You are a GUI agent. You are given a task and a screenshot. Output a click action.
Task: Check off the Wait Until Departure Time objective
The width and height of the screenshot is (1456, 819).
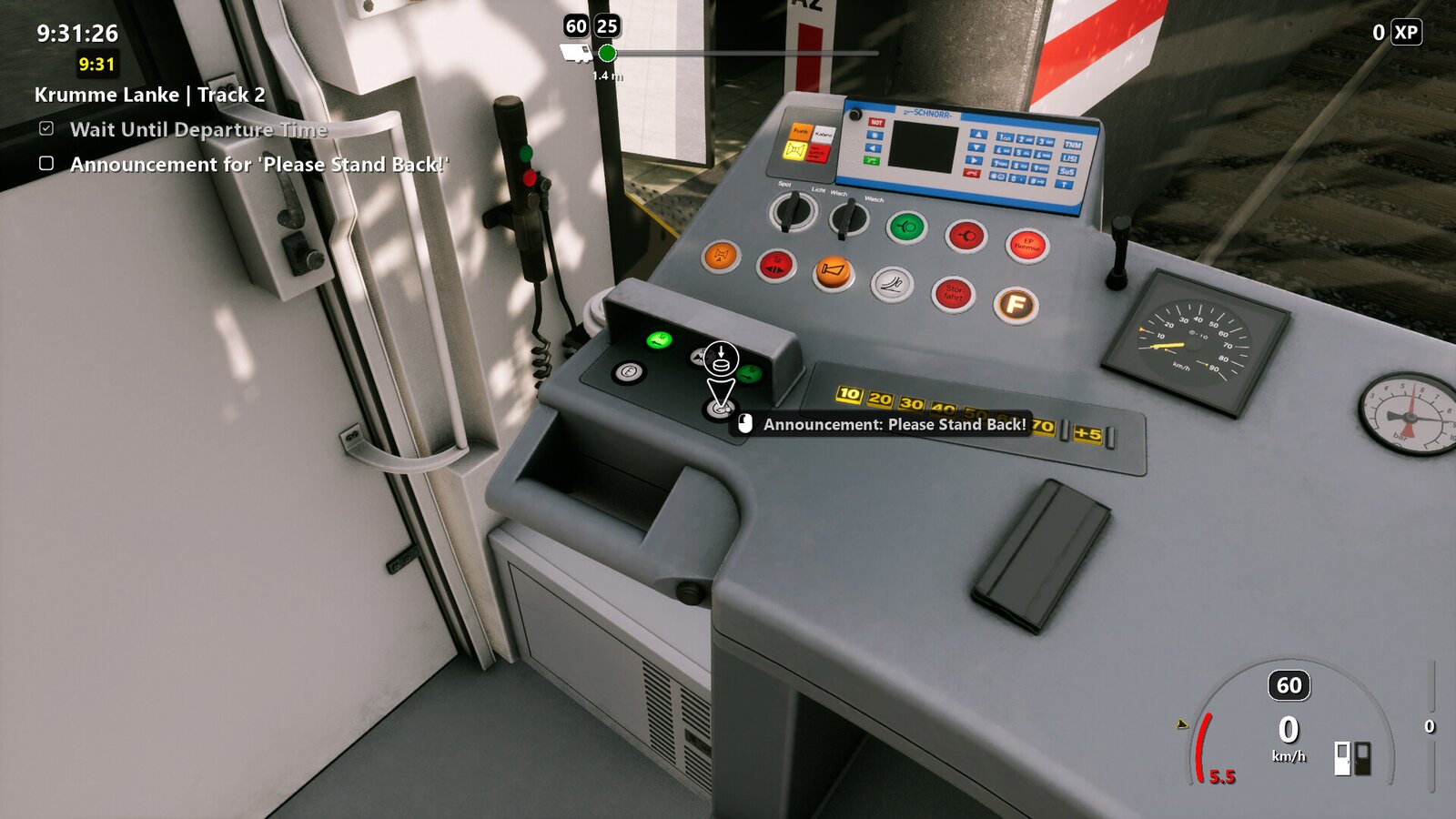45,129
